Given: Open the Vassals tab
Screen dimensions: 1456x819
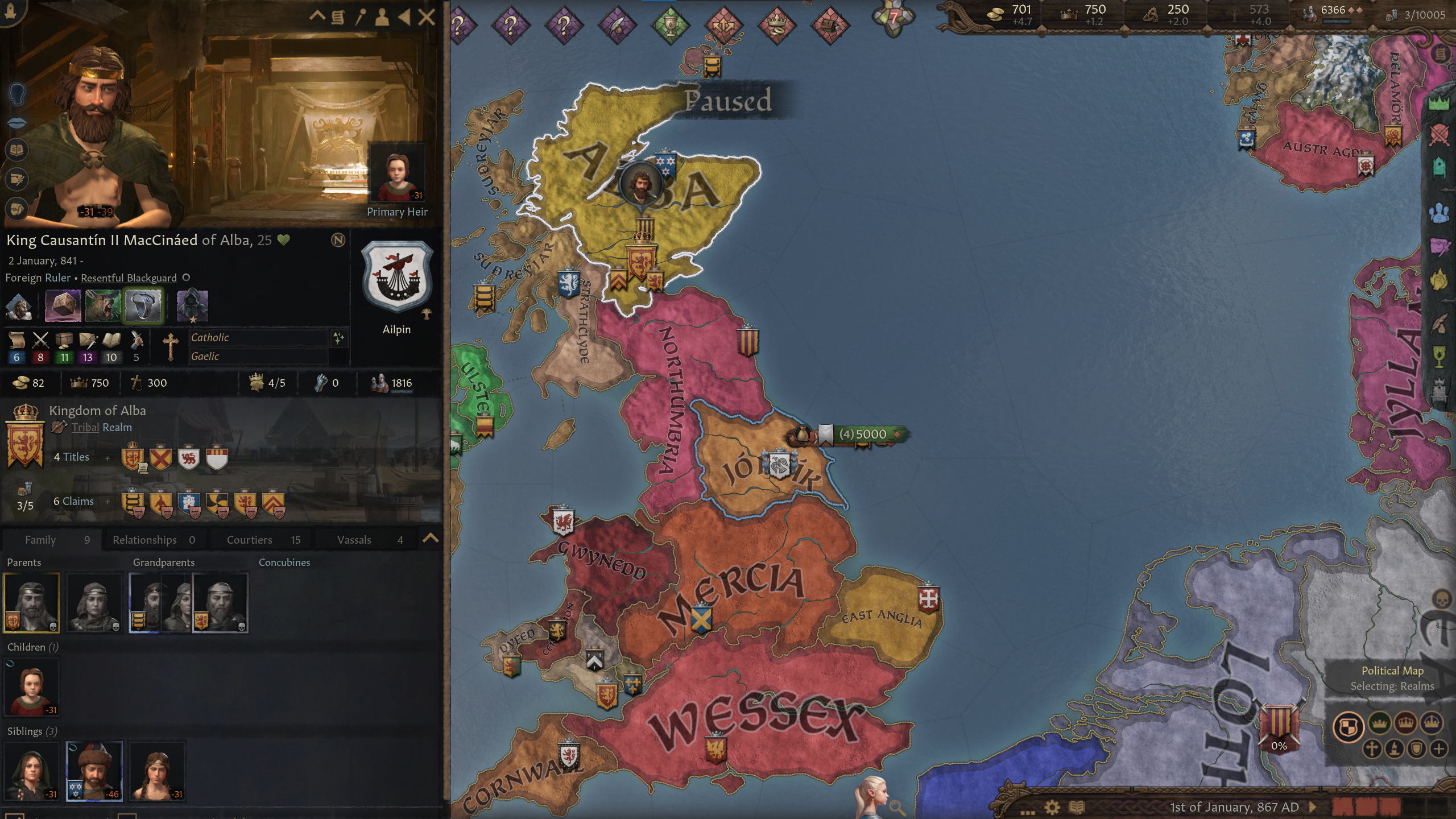Looking at the screenshot, I should 355,539.
